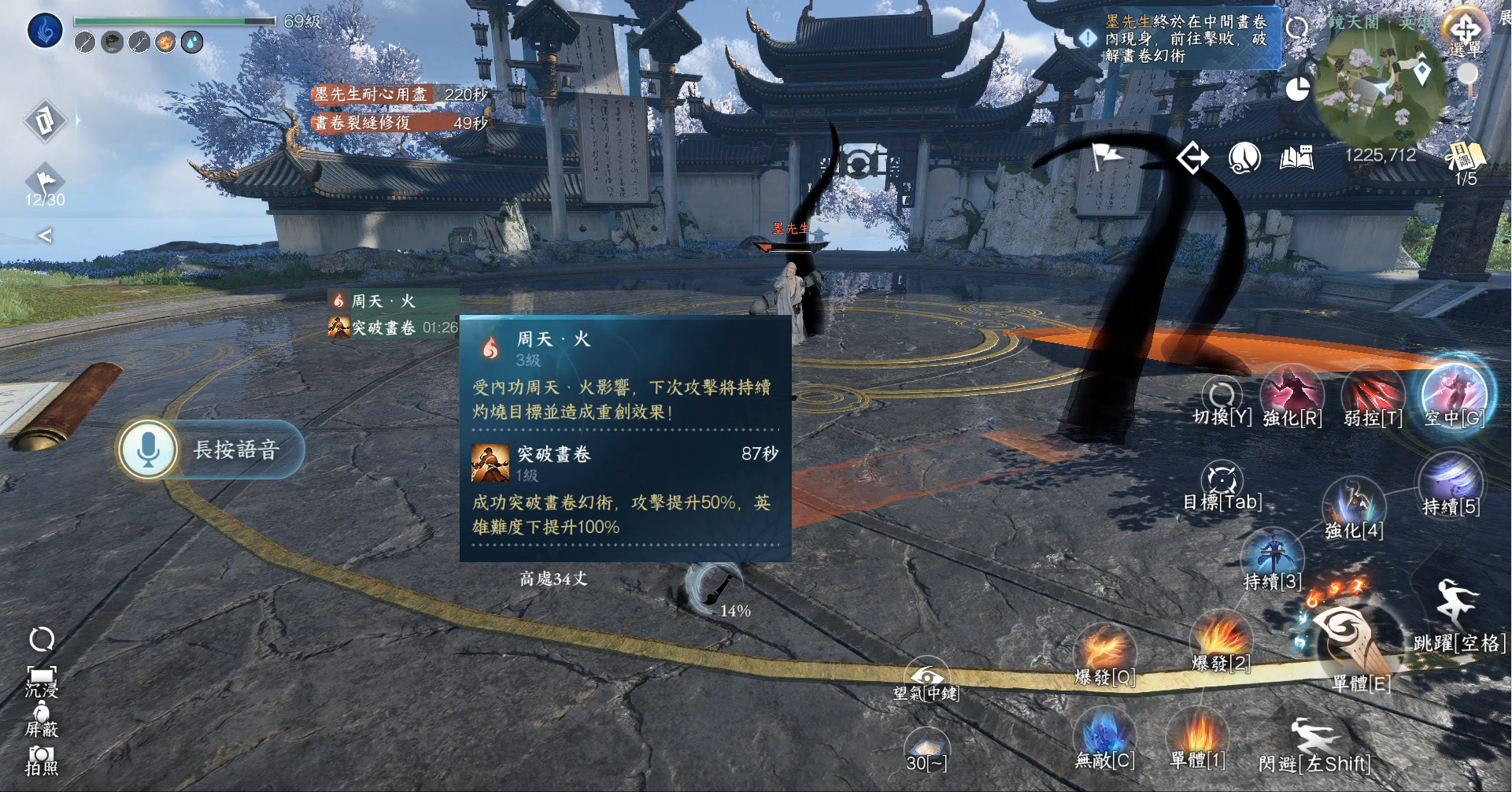Screen dimensions: 1512x792
Task: Toggle 望氣 vision mode
Action: tap(926, 680)
